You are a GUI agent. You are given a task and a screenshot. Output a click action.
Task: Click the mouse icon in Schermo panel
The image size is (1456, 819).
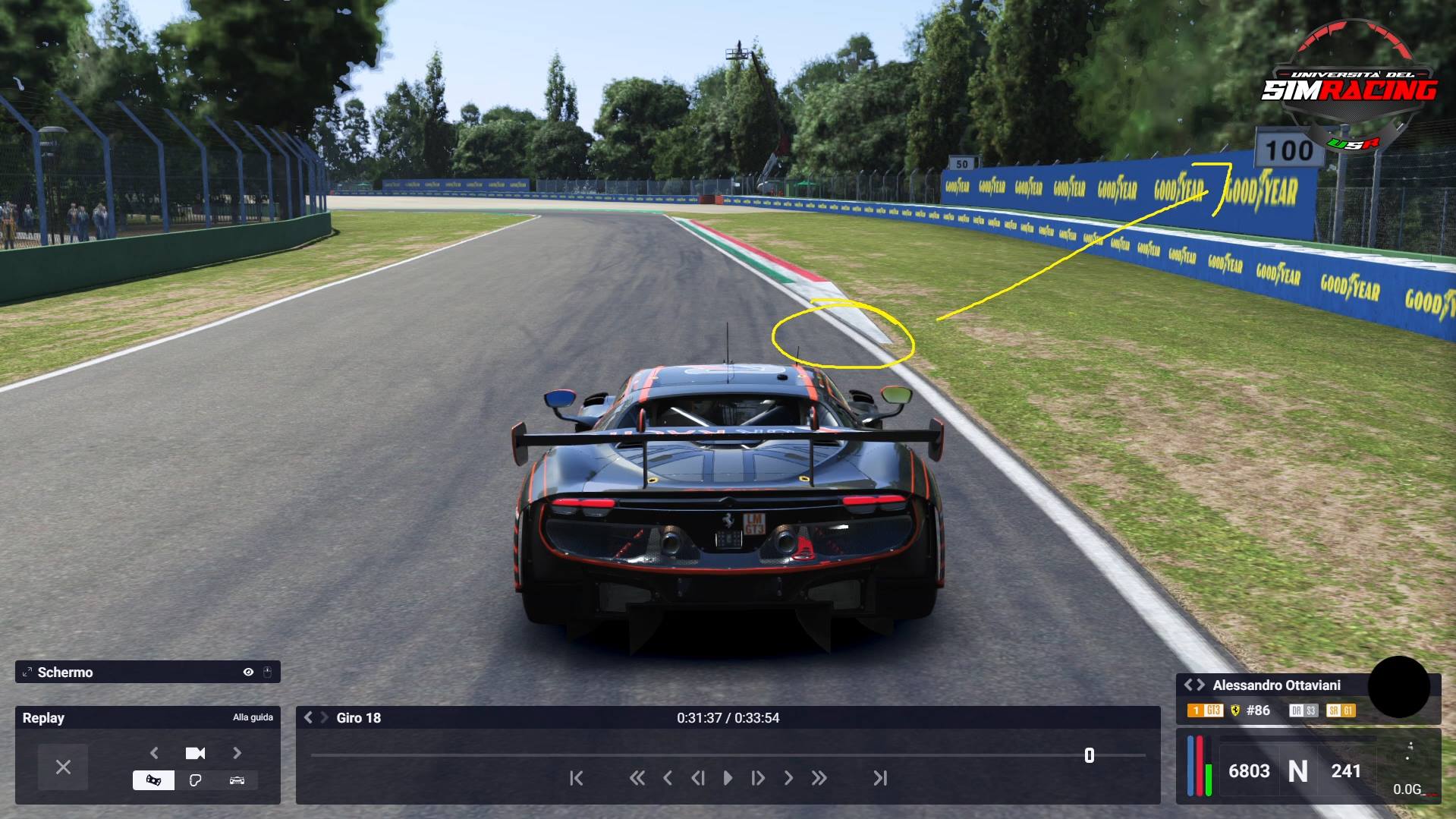click(x=267, y=673)
